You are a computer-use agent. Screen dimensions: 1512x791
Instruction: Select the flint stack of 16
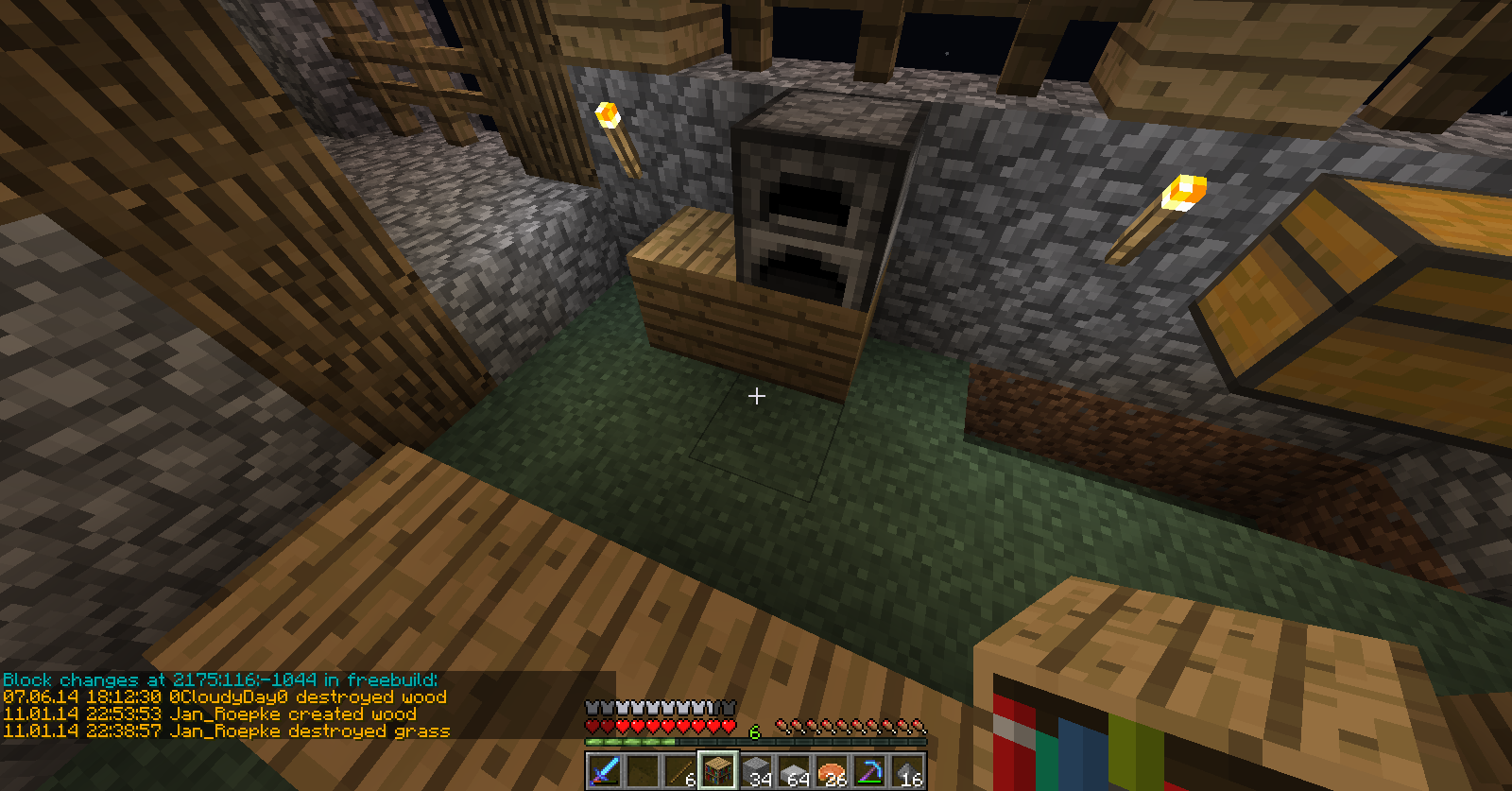[x=907, y=771]
